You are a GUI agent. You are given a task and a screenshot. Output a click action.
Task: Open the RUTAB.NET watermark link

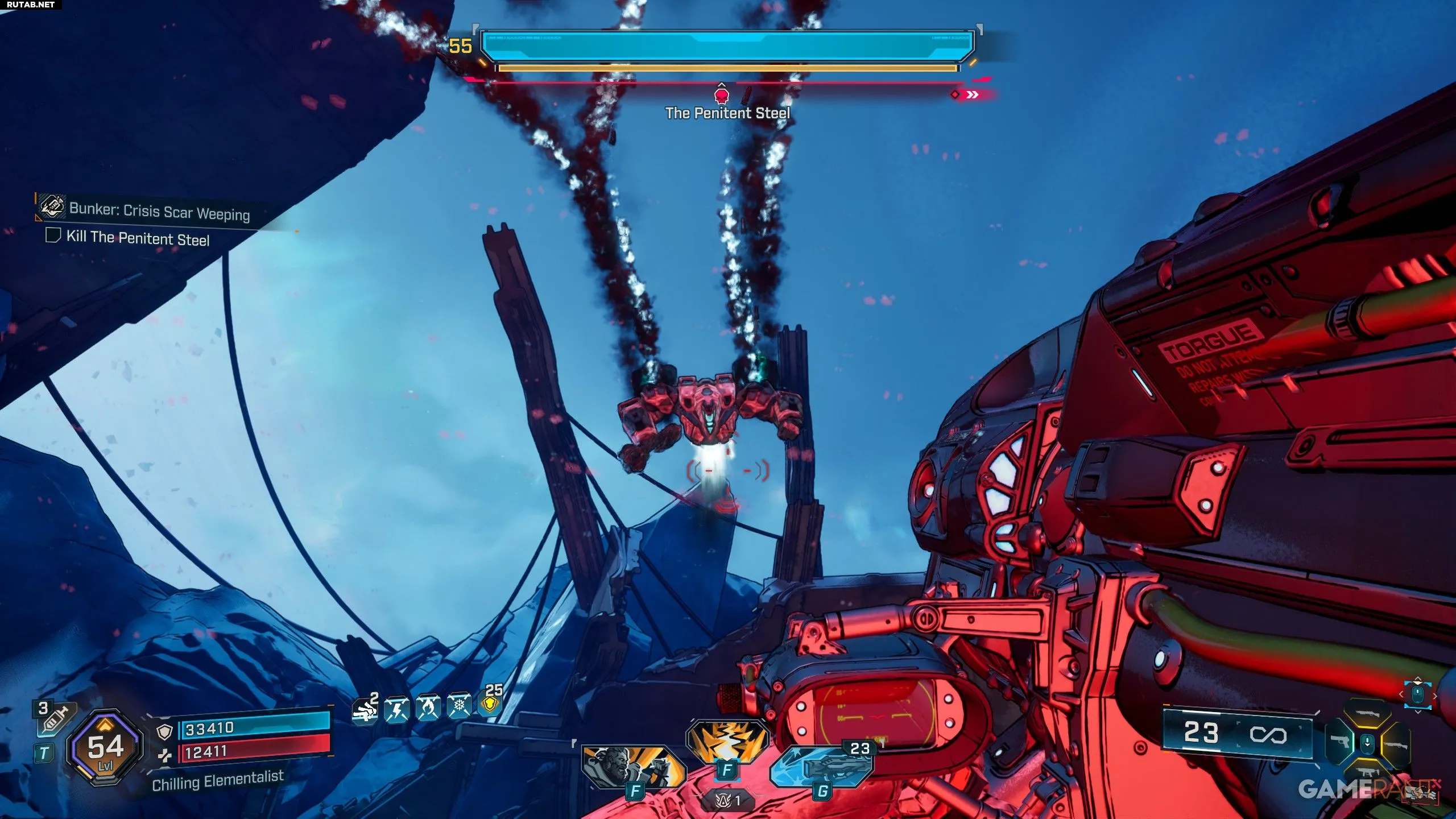(x=31, y=5)
